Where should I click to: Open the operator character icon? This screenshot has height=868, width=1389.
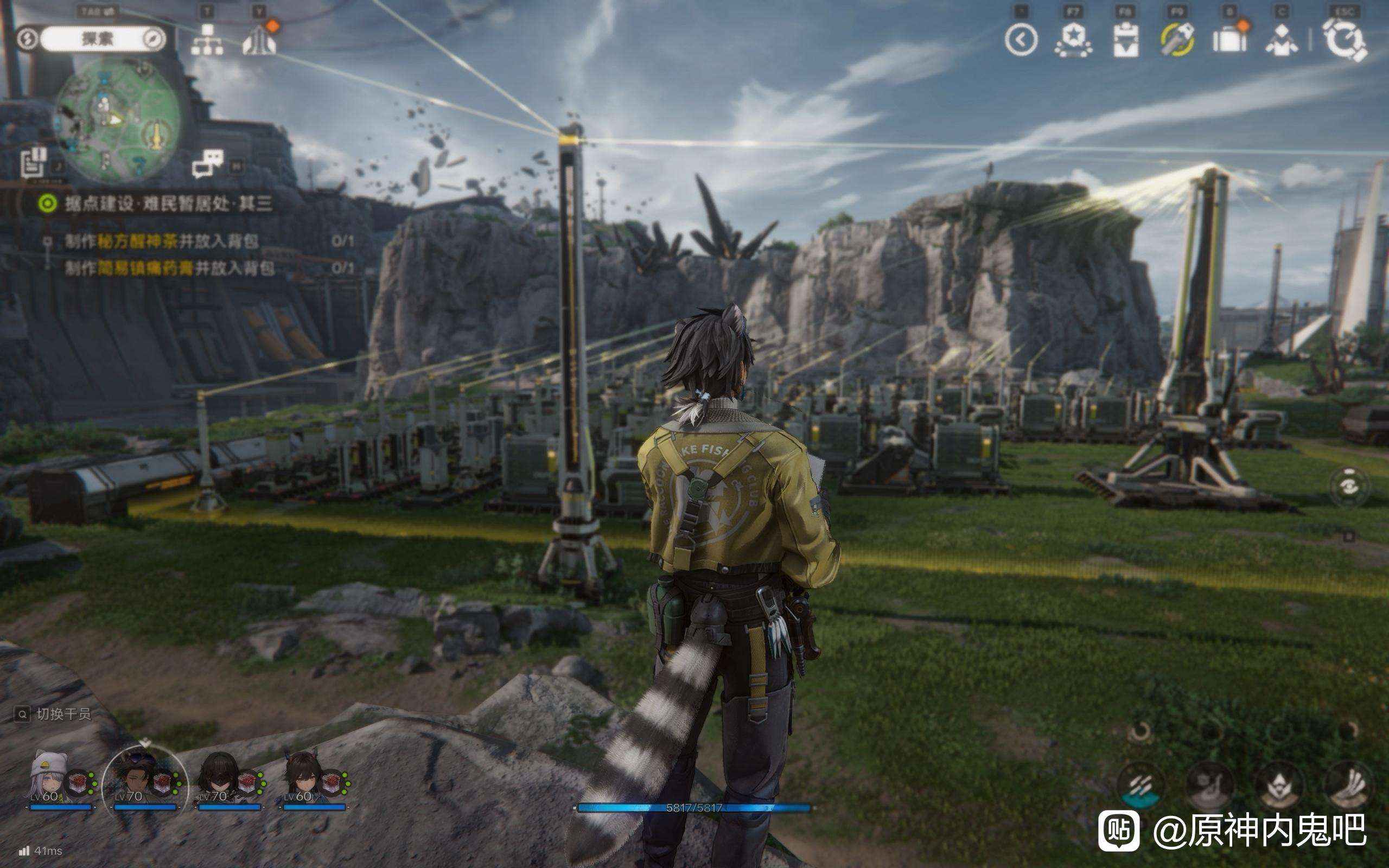1281,40
